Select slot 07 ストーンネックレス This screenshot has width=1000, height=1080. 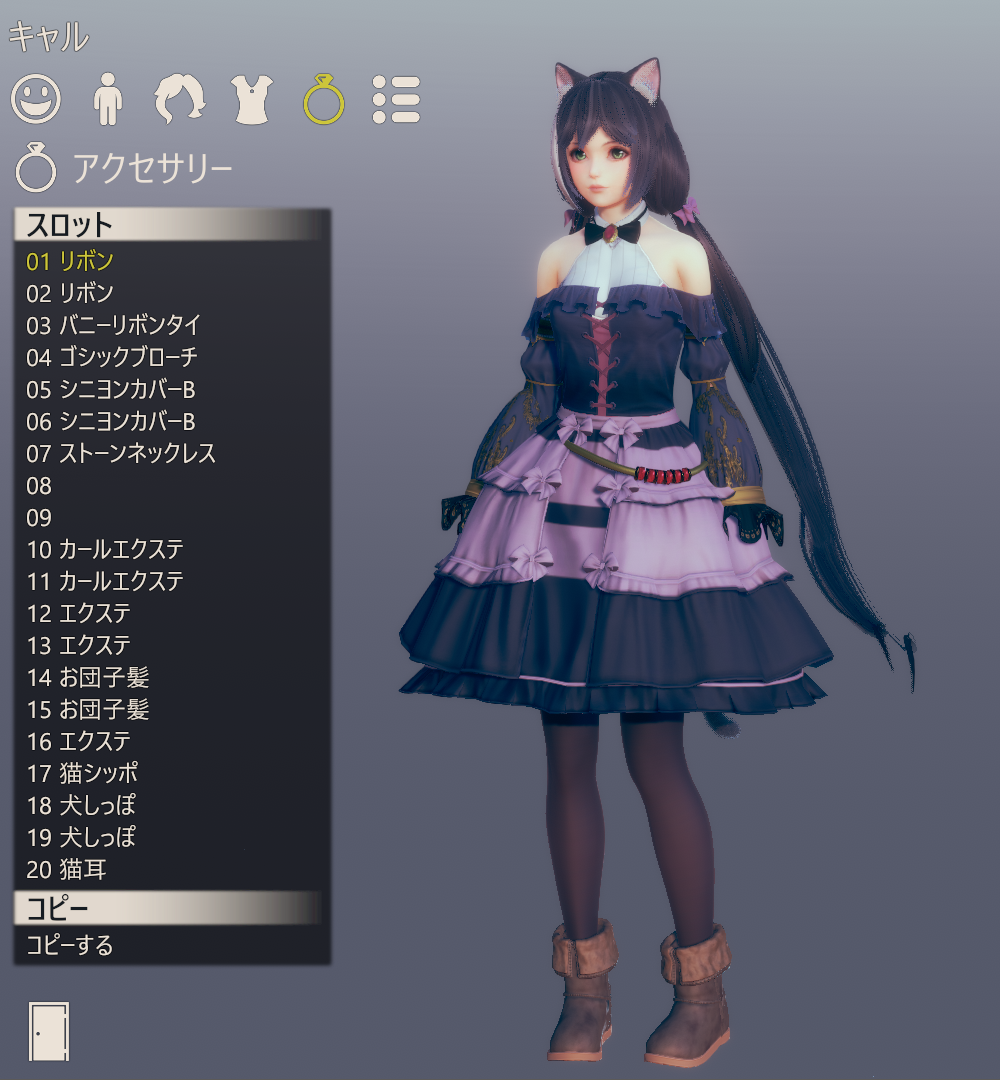[121, 453]
